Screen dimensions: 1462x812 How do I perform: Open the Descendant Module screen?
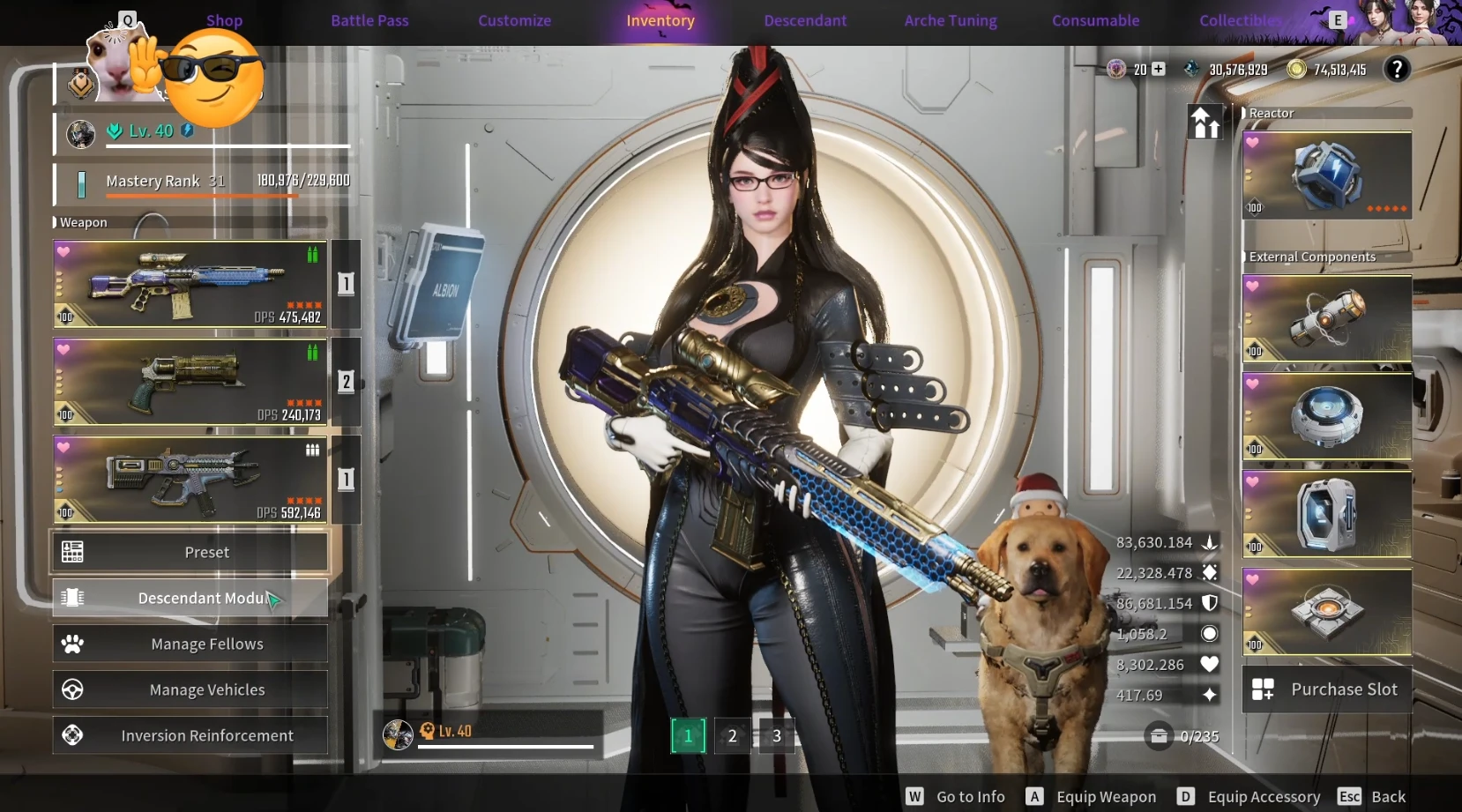[x=190, y=598]
